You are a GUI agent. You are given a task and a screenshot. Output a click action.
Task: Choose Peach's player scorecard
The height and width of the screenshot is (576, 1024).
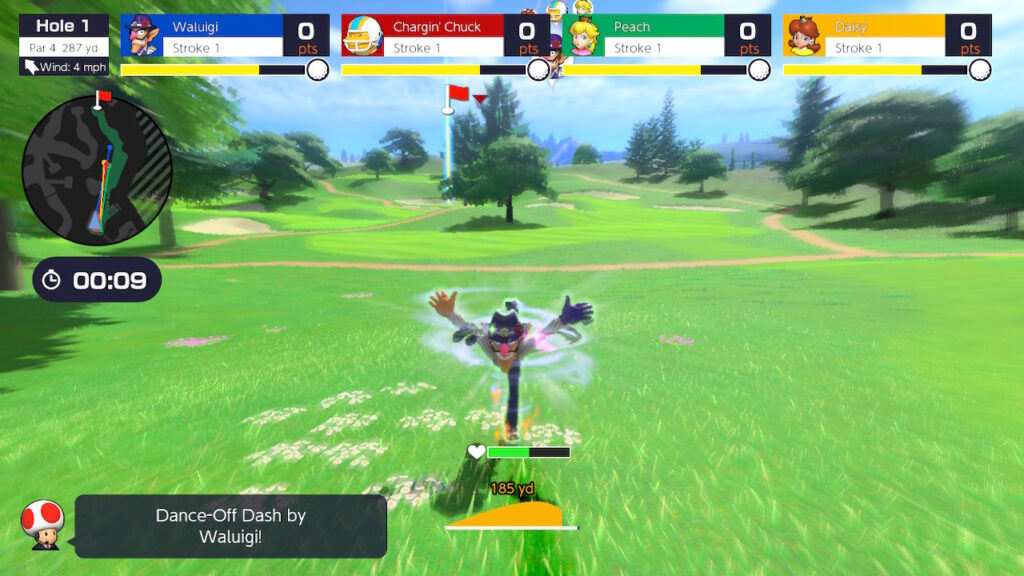(x=667, y=36)
